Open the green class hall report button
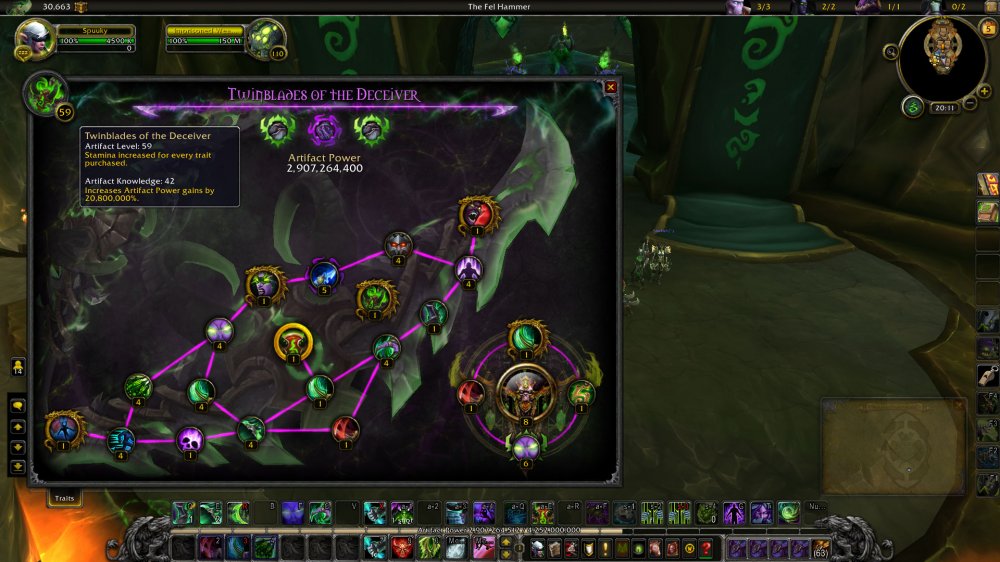 click(x=912, y=107)
